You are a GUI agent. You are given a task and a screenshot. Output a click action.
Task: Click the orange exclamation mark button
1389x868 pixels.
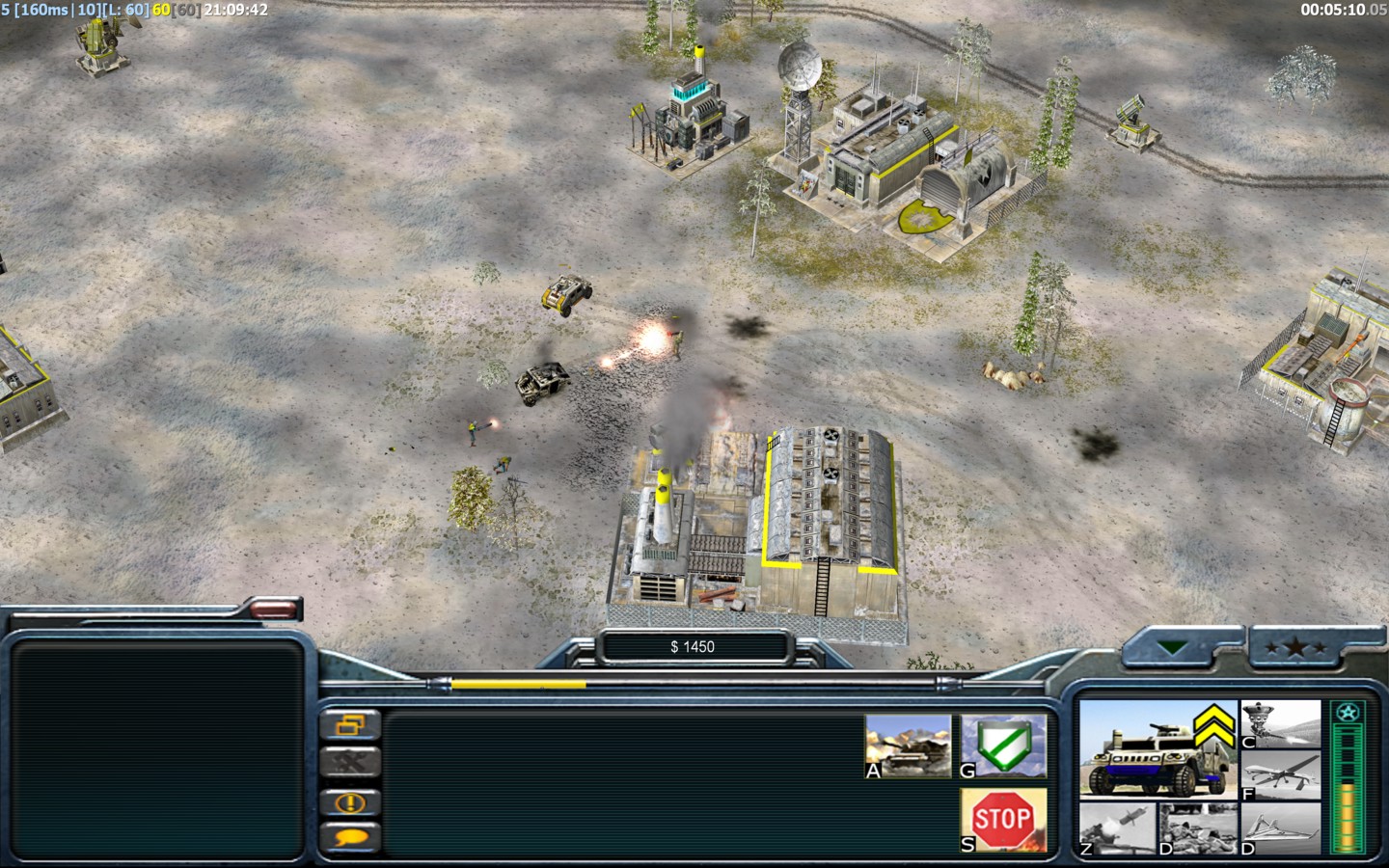(349, 801)
